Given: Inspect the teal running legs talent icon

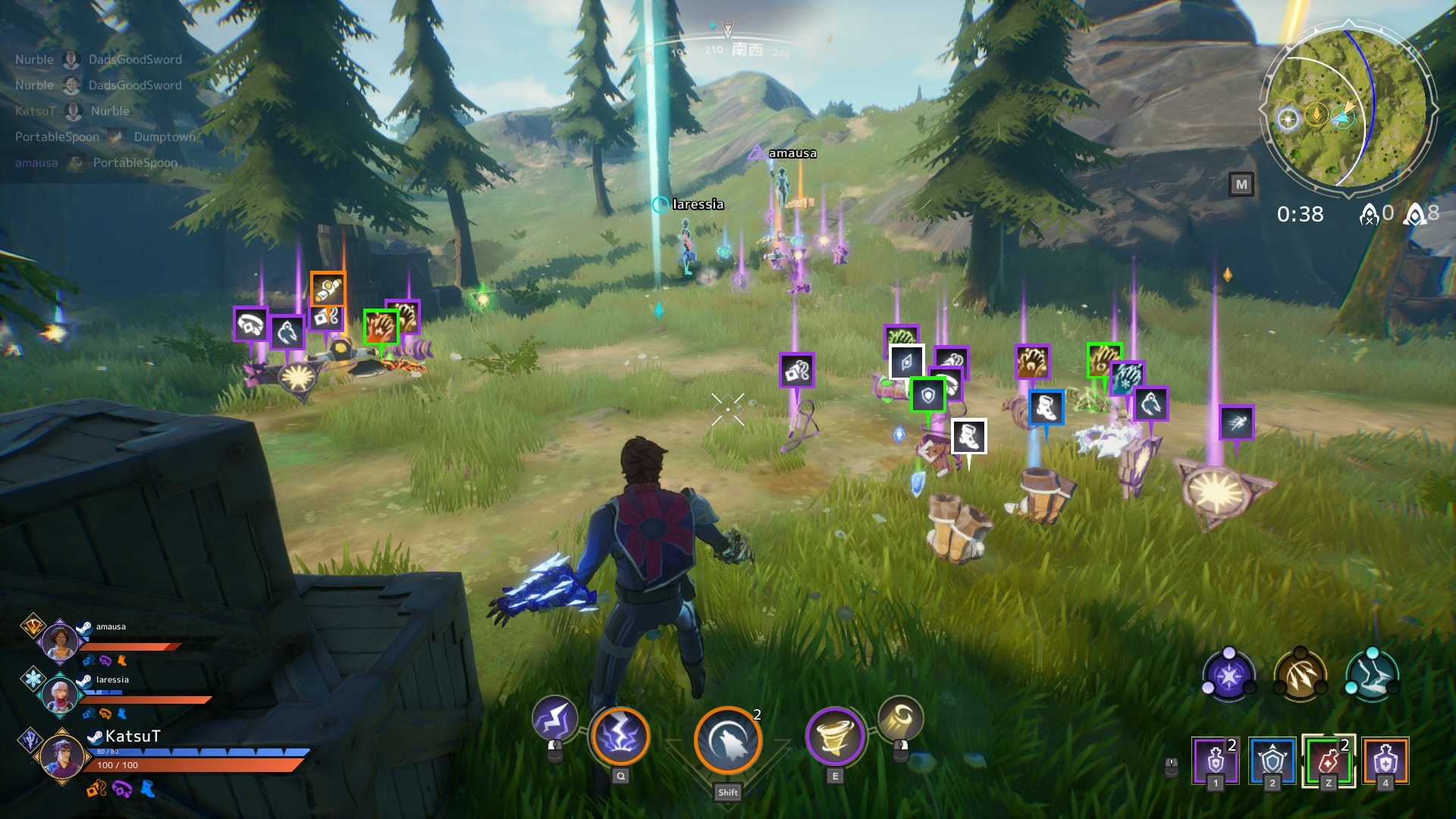Looking at the screenshot, I should (1372, 675).
